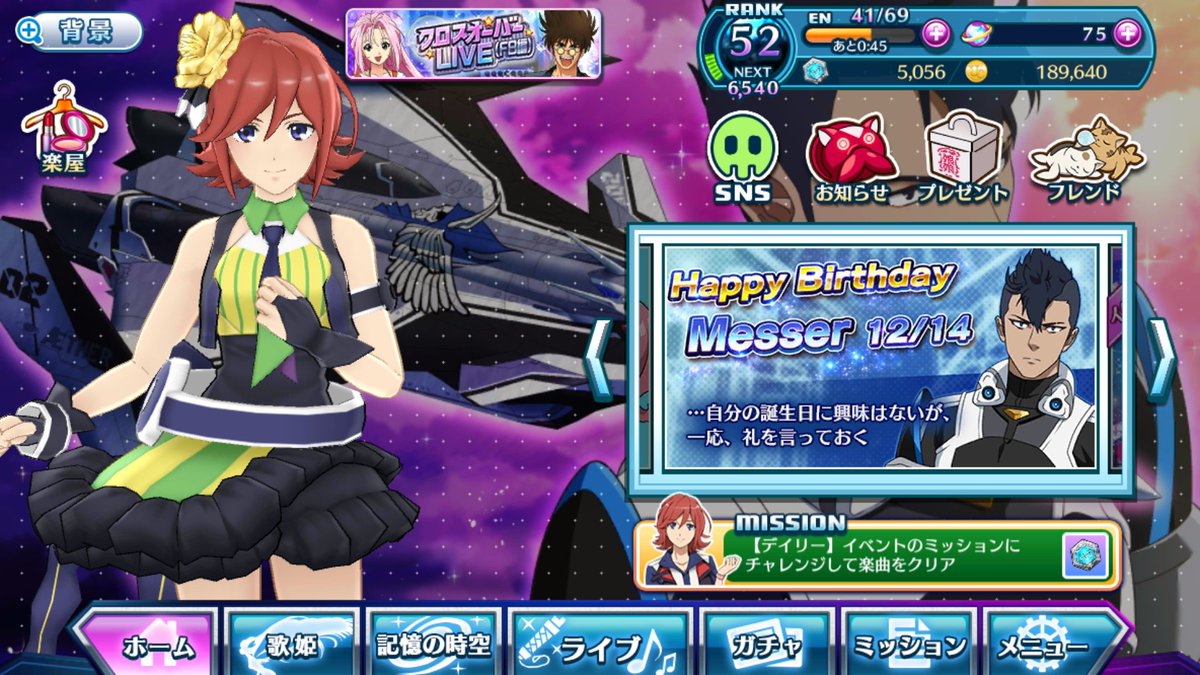The image size is (1200, 675).
Task: Advance banner with right arrow
Action: tap(1161, 346)
